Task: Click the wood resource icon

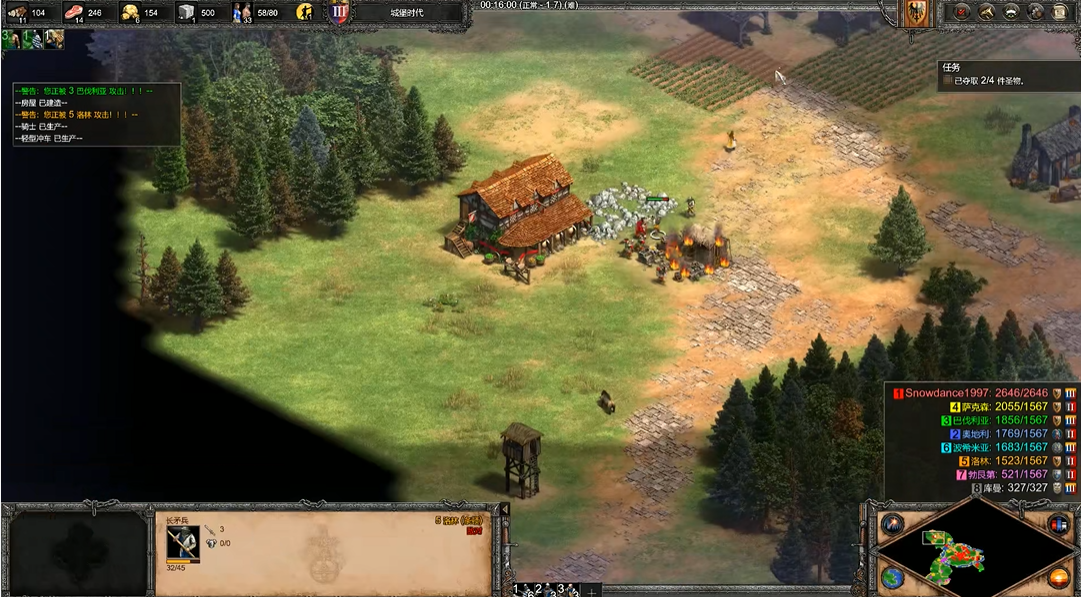Action: pyautogui.click(x=17, y=12)
